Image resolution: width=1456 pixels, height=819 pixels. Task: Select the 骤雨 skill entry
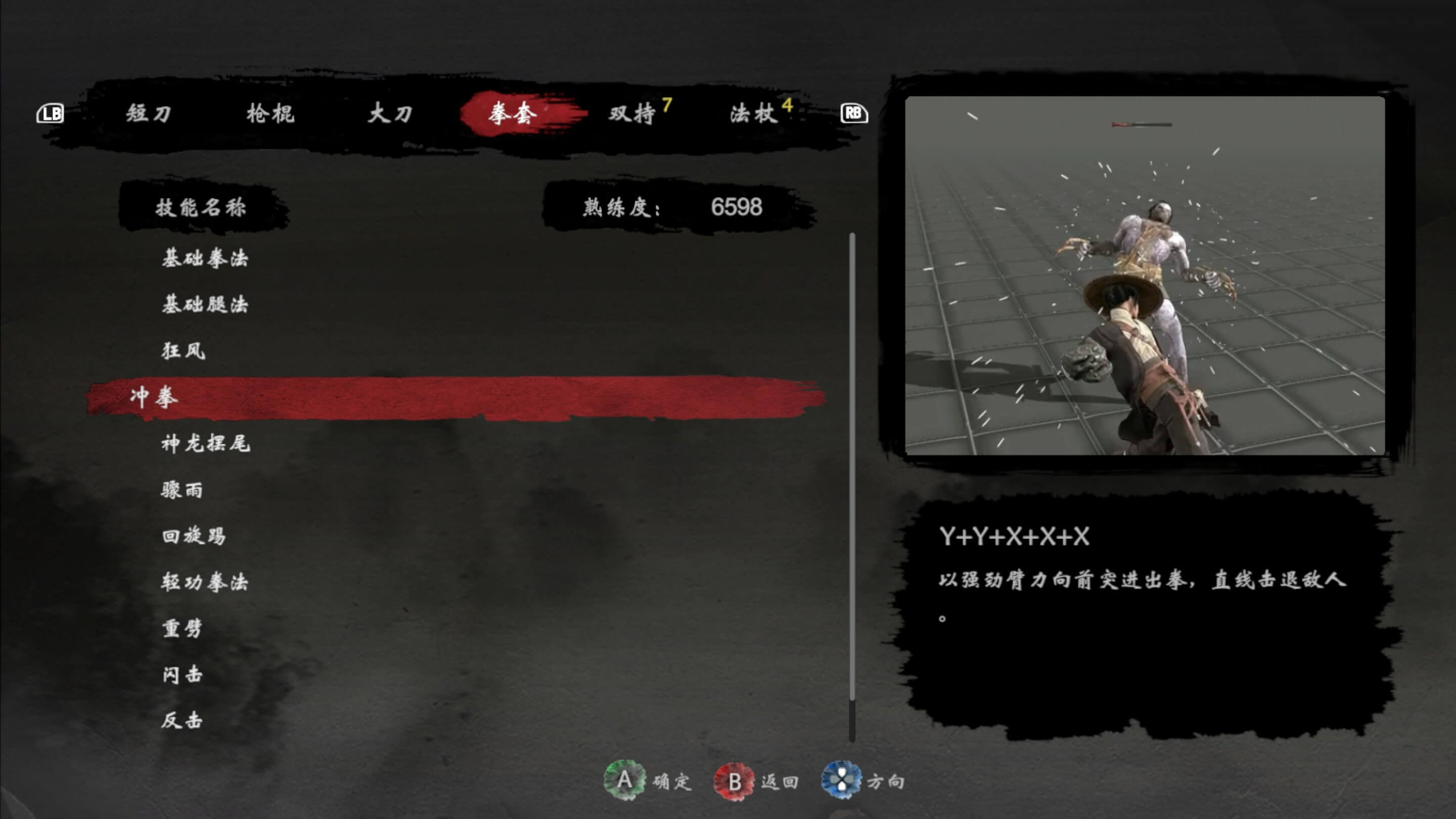pos(182,489)
